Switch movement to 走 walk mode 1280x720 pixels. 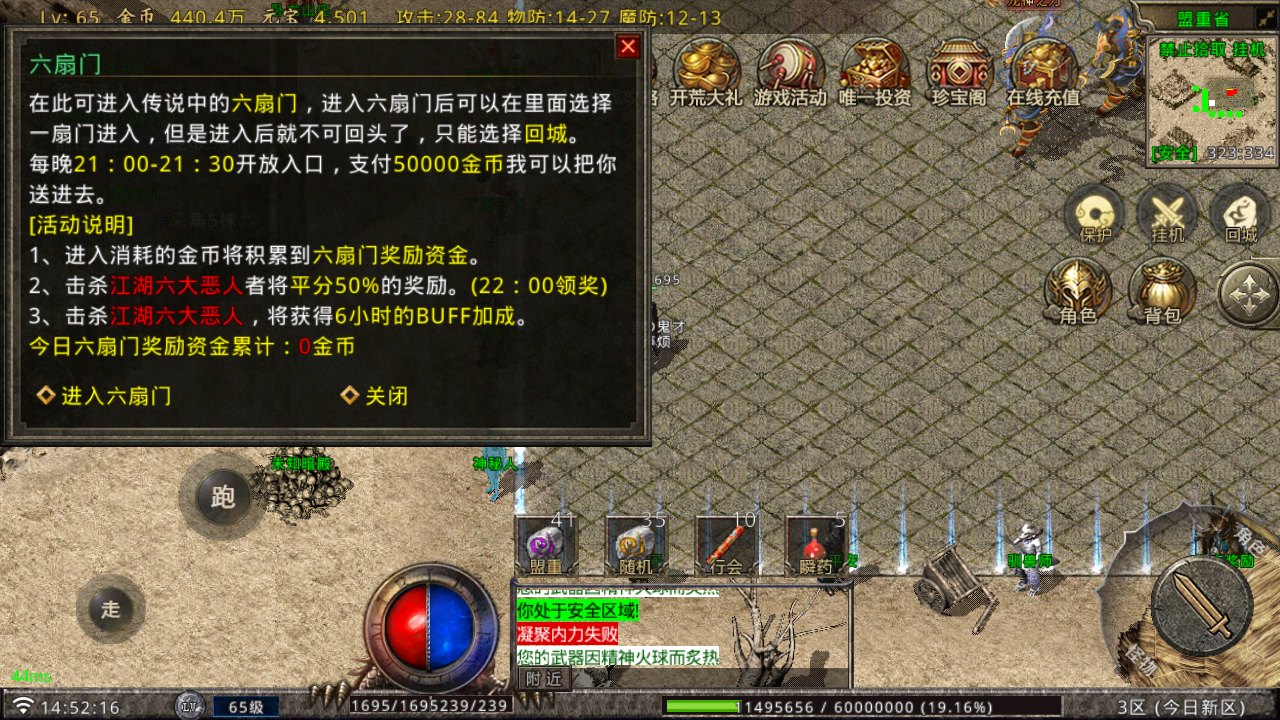[x=110, y=610]
